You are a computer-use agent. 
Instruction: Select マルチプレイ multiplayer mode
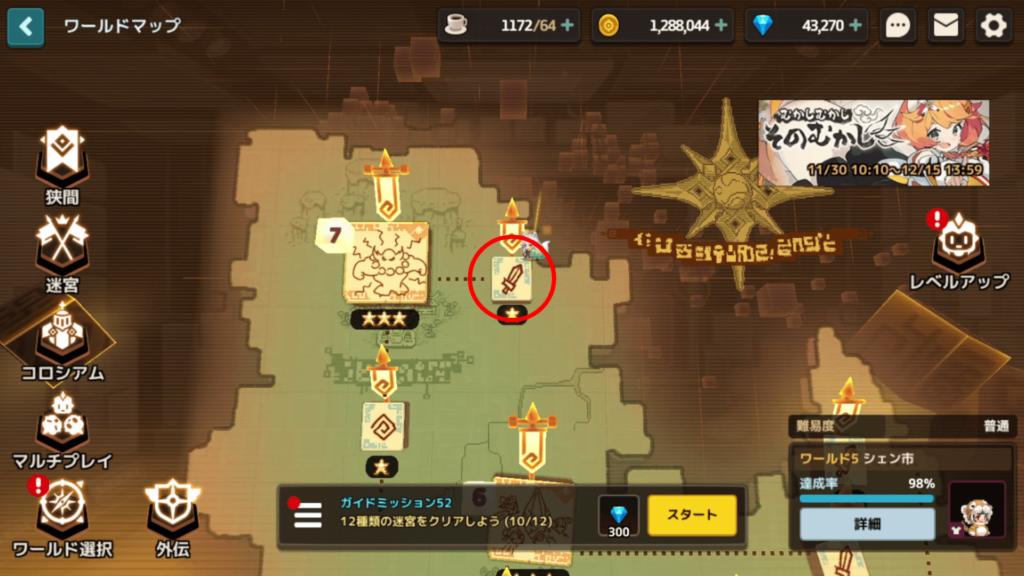click(62, 429)
